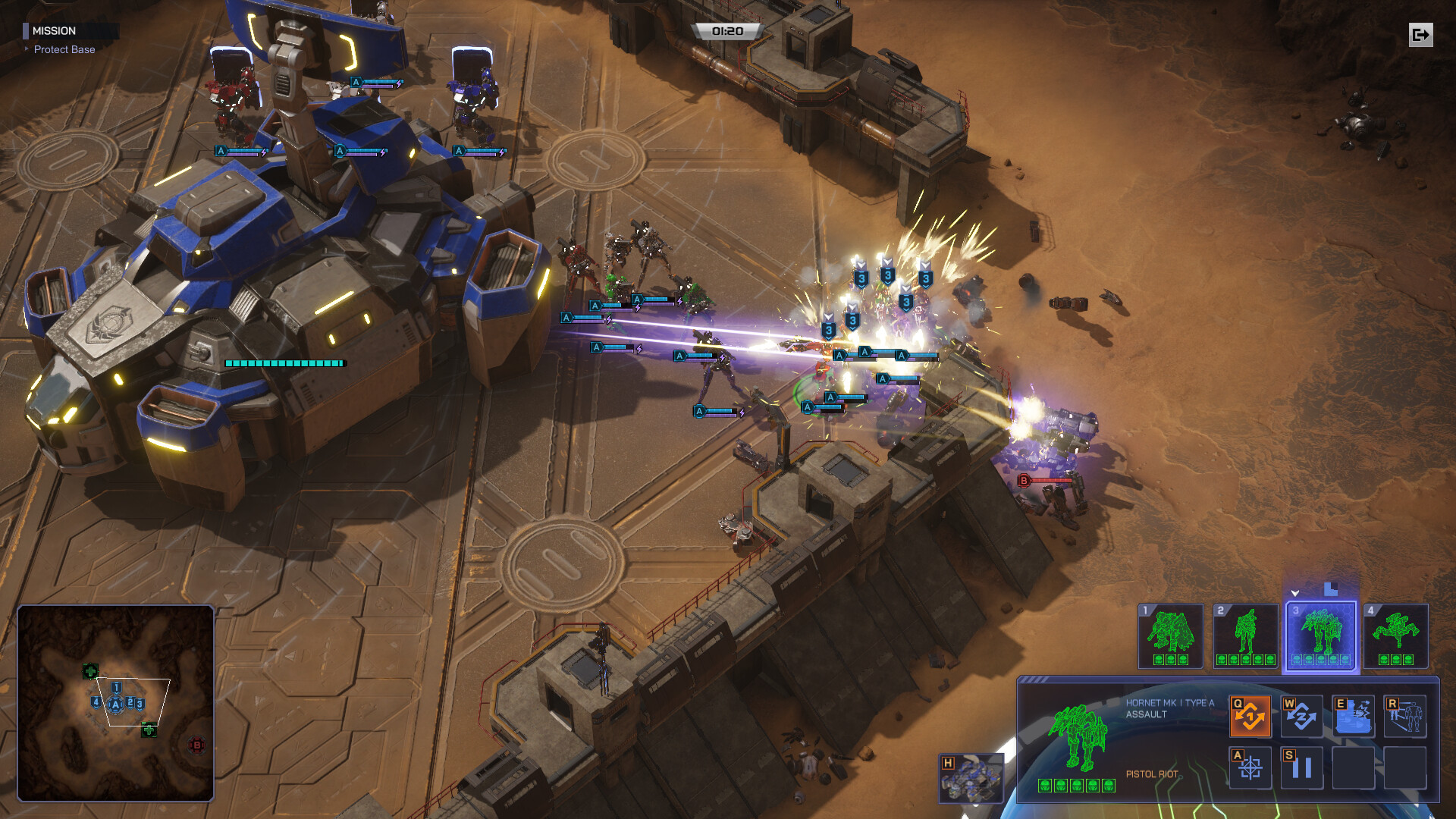
Task: Expand the MISSION objectives header
Action: coord(55,31)
